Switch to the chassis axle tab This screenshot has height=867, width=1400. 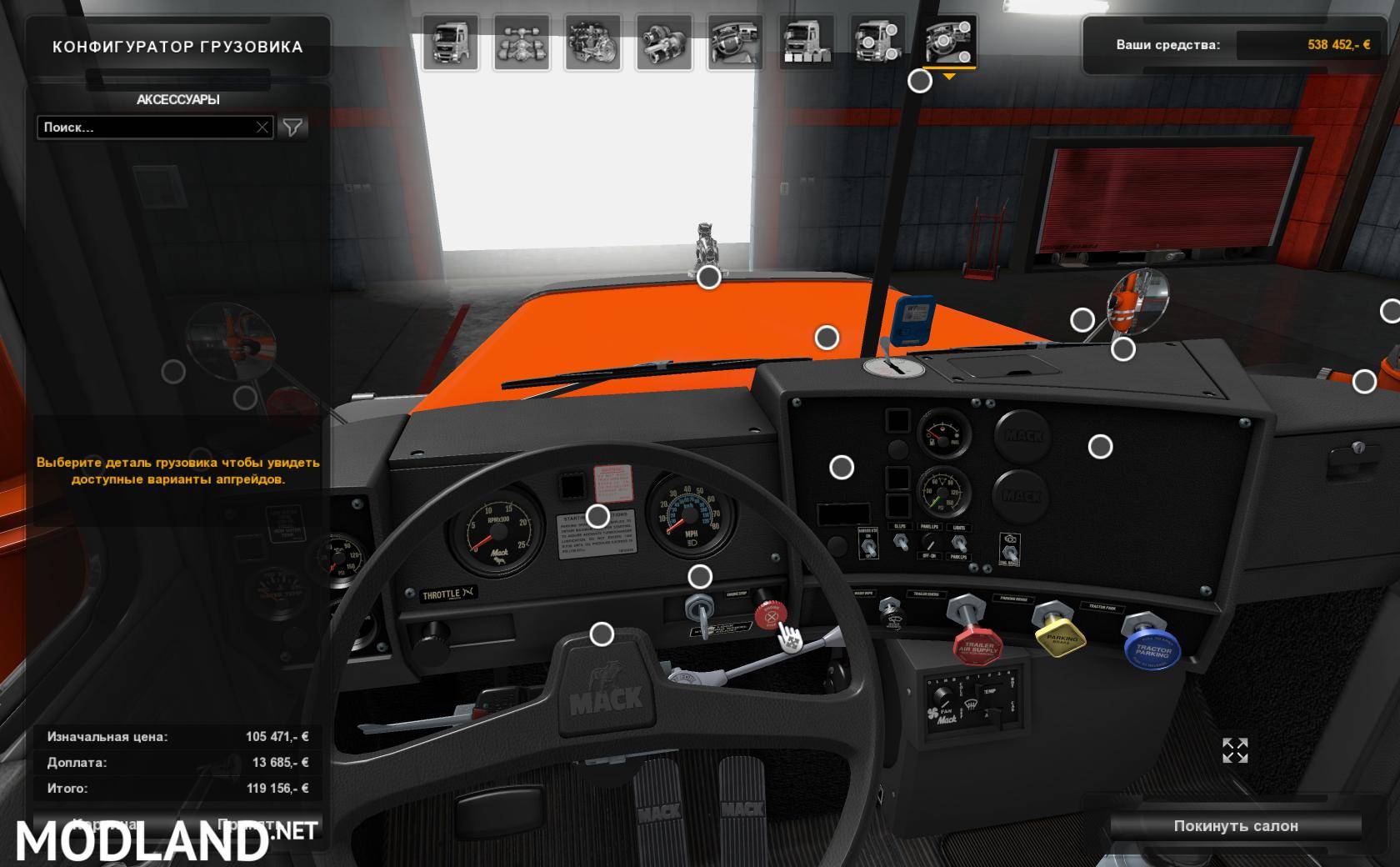pos(522,42)
